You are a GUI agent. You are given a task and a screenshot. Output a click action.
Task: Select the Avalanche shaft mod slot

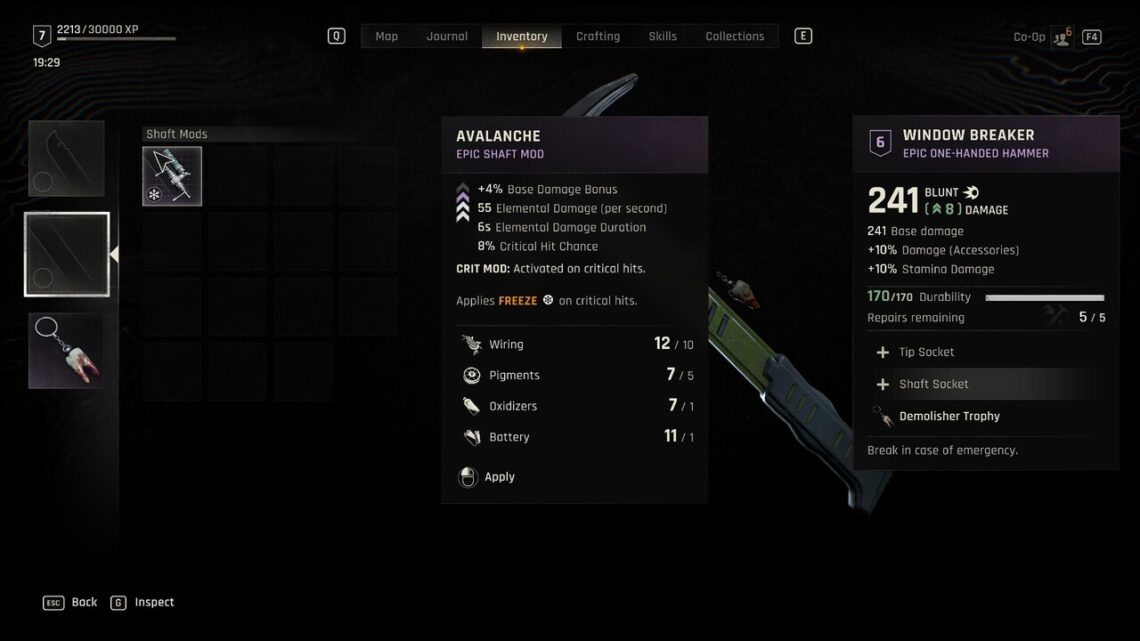pos(172,176)
